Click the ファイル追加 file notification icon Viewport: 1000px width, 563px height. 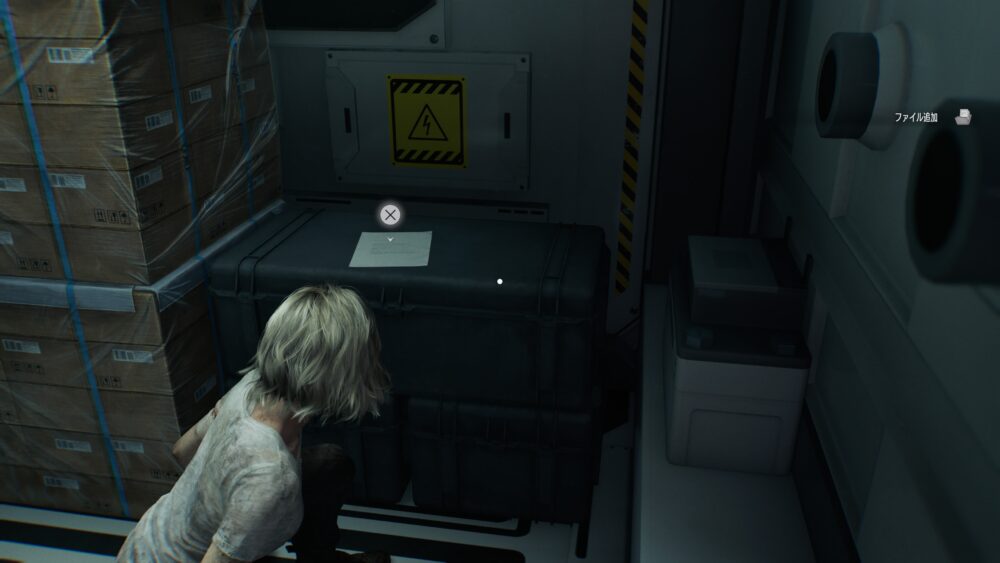pos(963,117)
